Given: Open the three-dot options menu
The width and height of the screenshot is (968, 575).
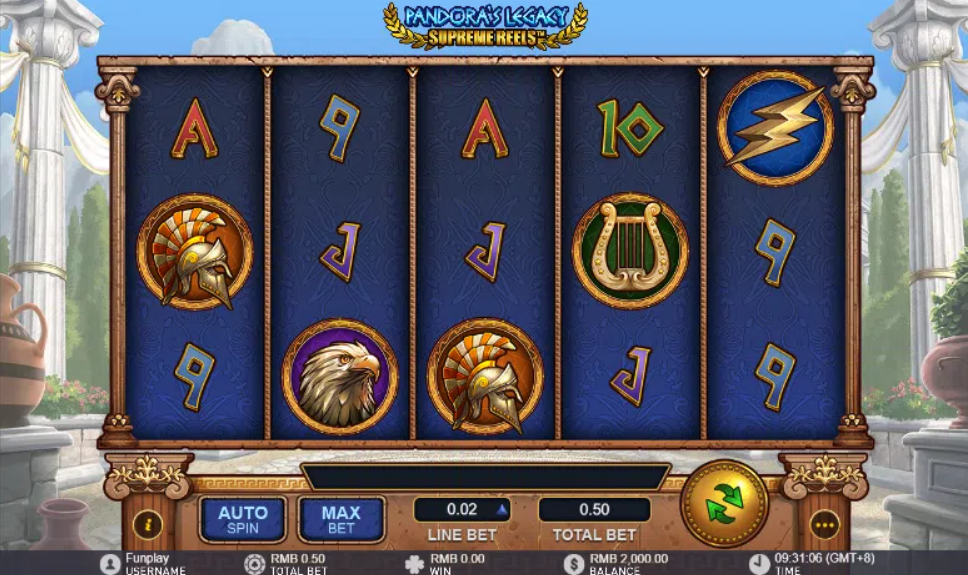Looking at the screenshot, I should [x=825, y=523].
